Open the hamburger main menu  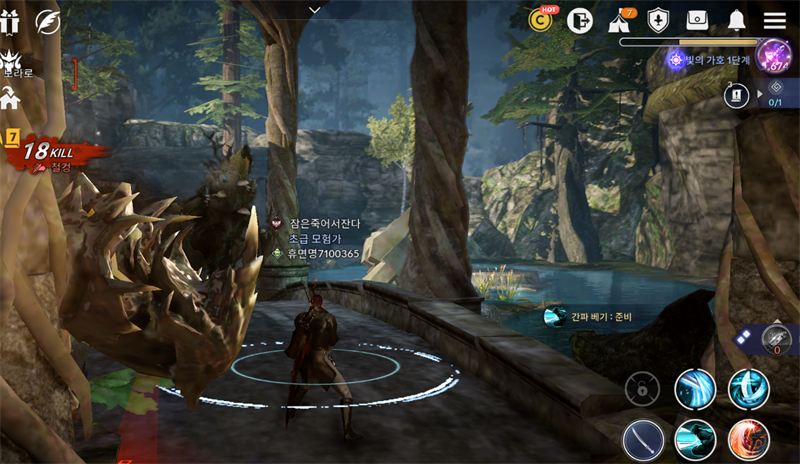pyautogui.click(x=774, y=21)
